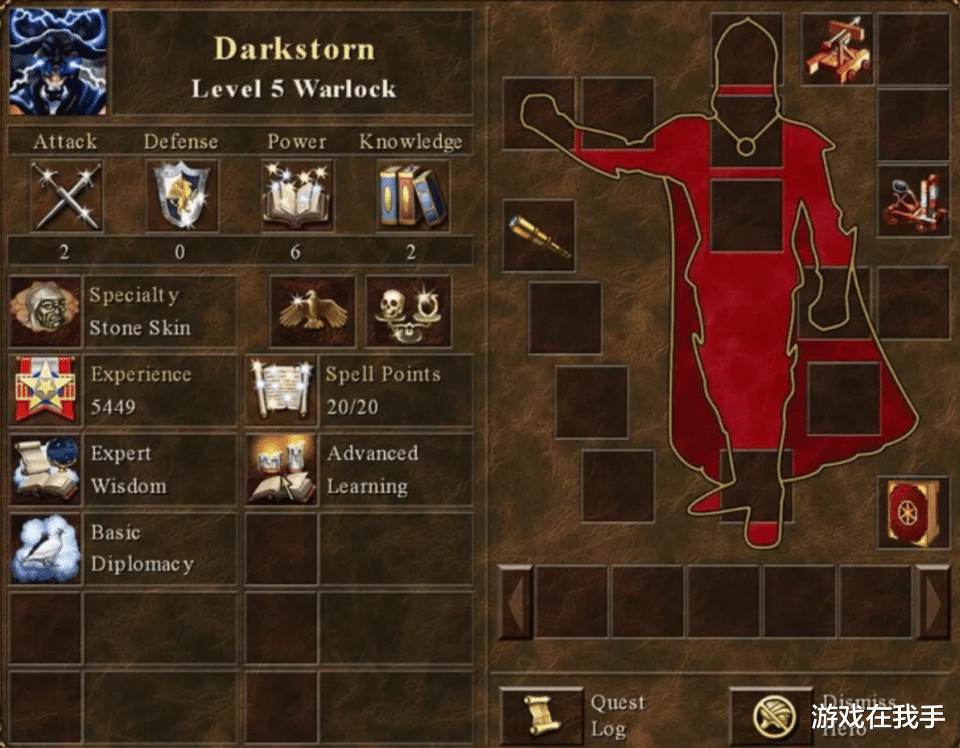Select the Expert Wisdom skill
The image size is (960, 748).
[x=45, y=469]
